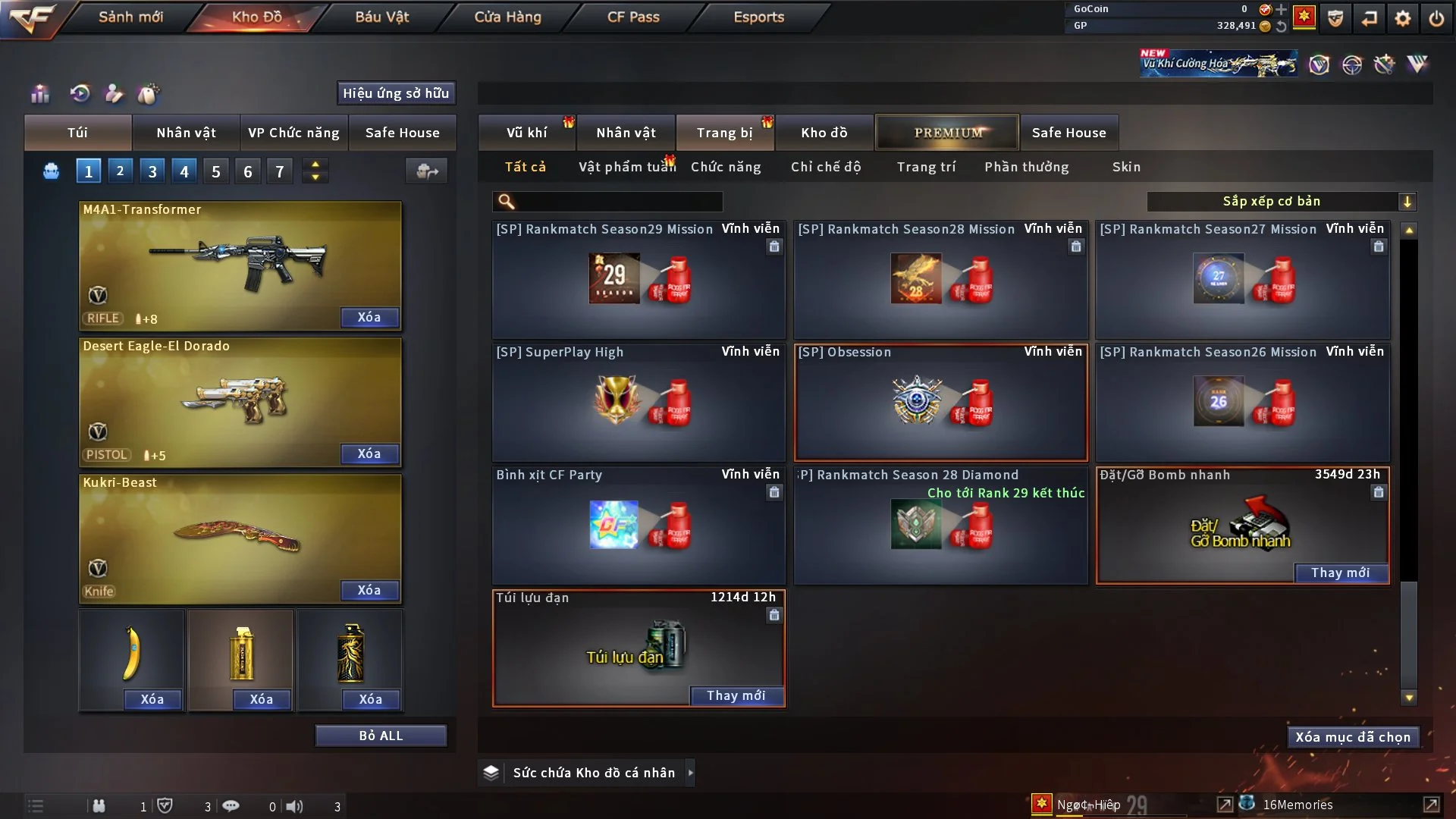Renew the Túi lựu đạn item
1456x819 pixels.
(736, 696)
